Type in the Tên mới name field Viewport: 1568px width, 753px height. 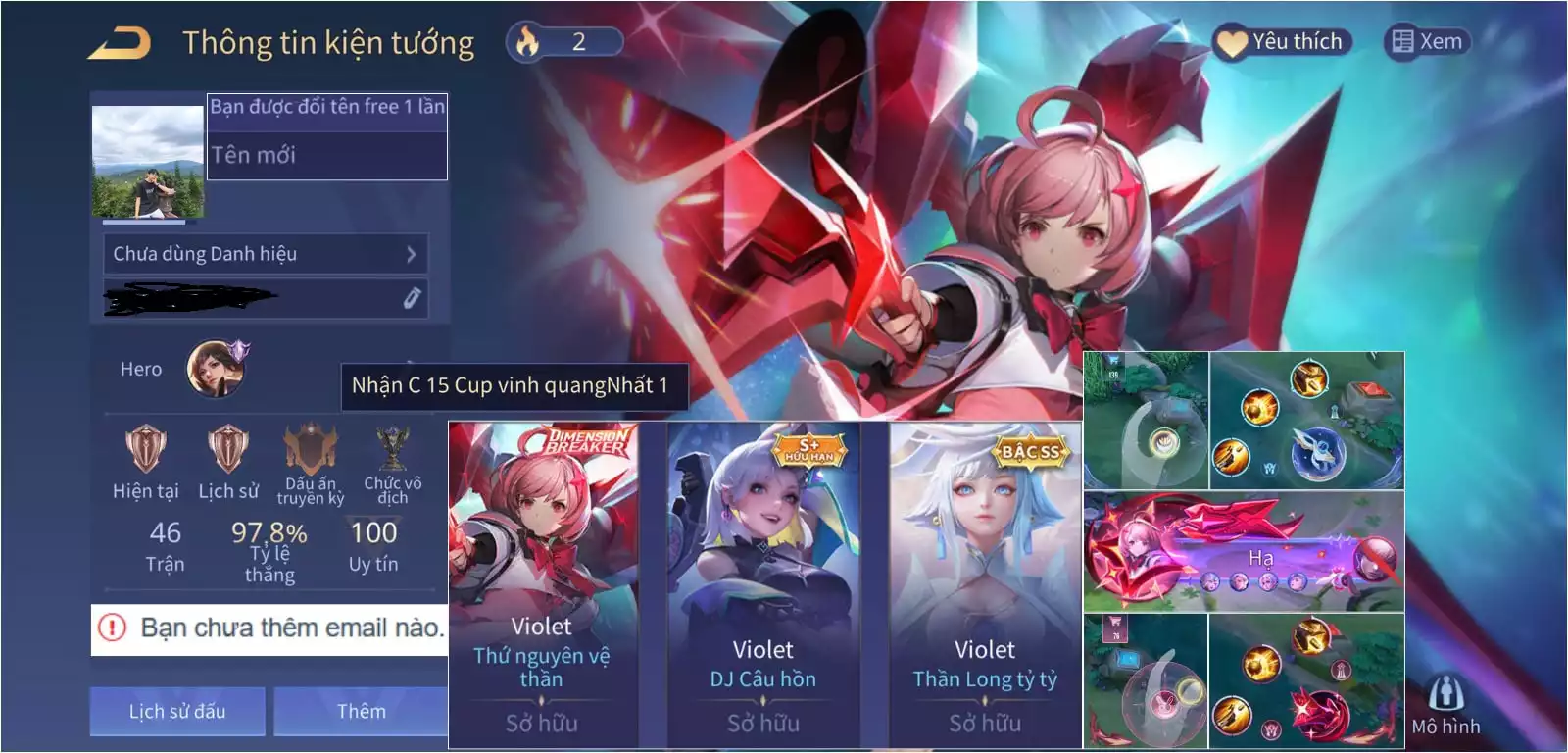(327, 155)
